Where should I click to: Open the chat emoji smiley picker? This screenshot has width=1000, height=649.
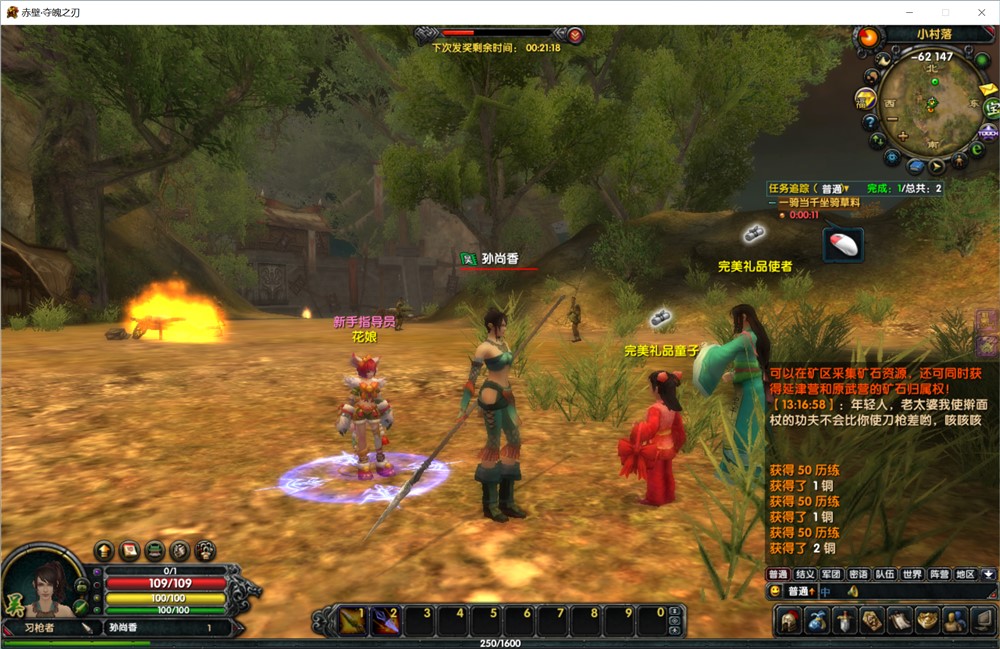tap(775, 591)
